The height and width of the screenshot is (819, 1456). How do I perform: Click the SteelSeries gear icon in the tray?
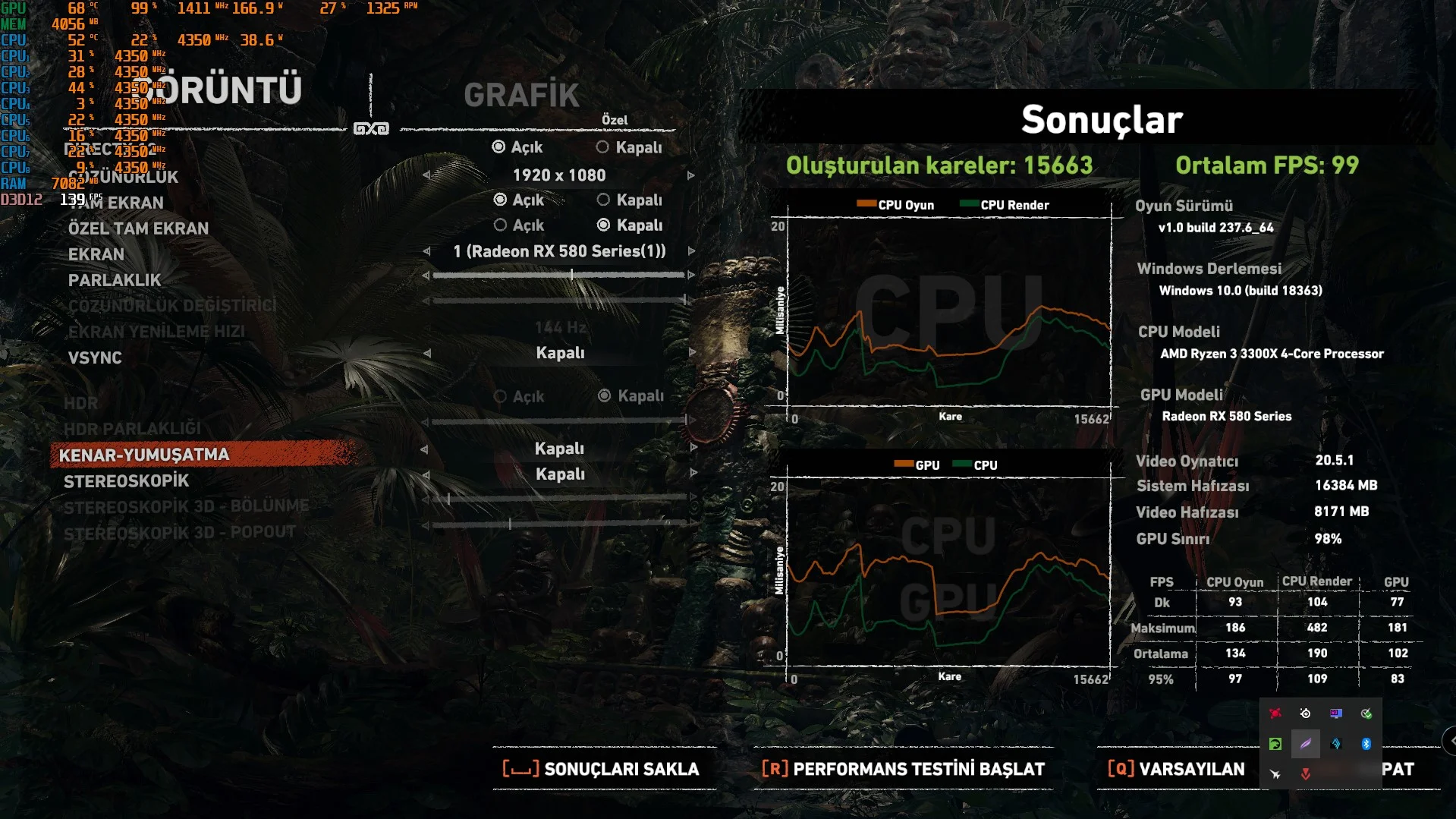[1306, 713]
